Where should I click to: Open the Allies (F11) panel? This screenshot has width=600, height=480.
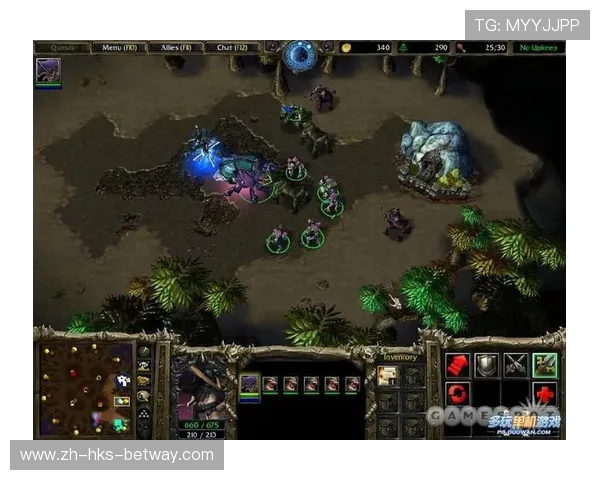coord(176,47)
